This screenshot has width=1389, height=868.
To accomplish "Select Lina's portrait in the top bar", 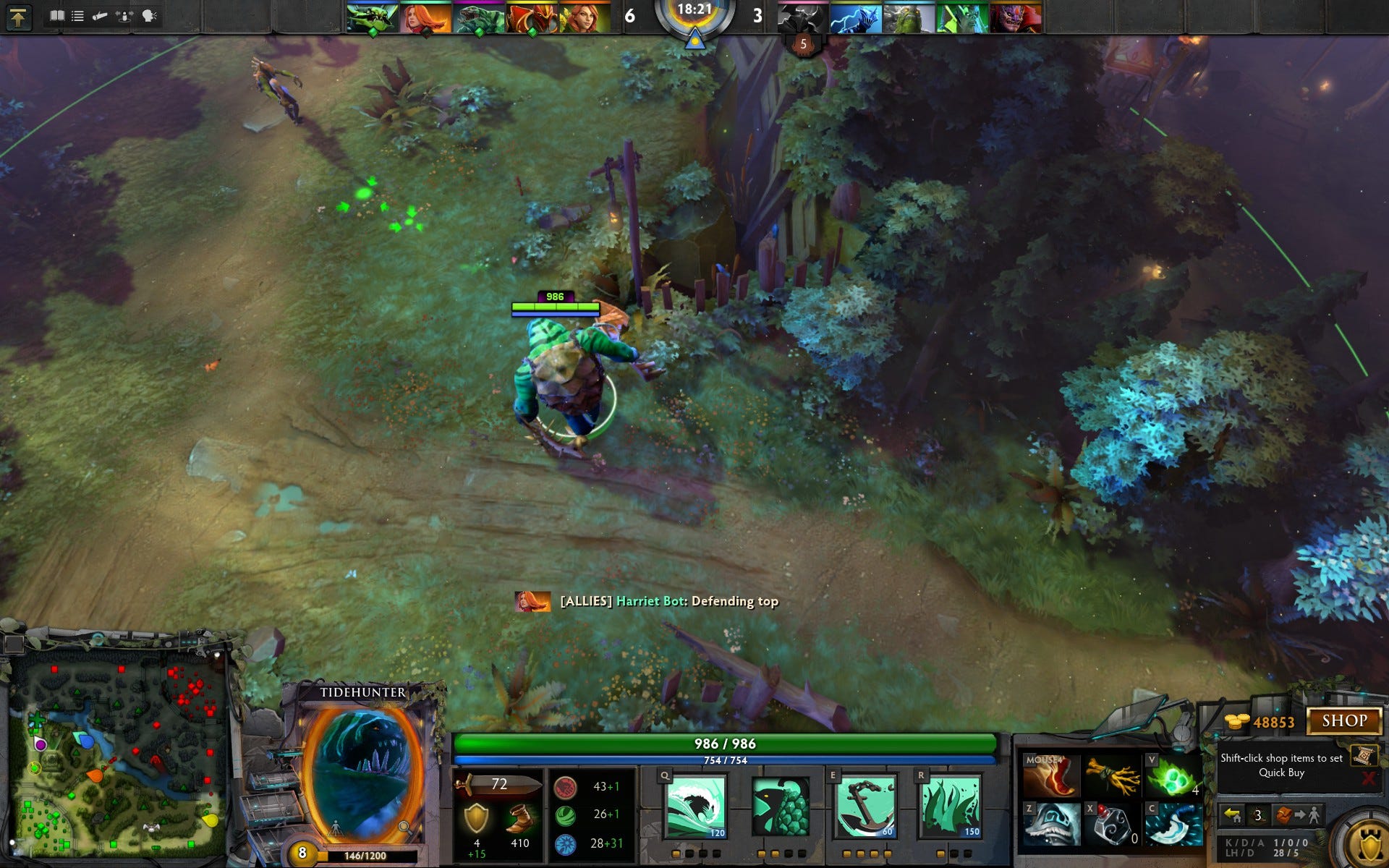I will click(425, 18).
